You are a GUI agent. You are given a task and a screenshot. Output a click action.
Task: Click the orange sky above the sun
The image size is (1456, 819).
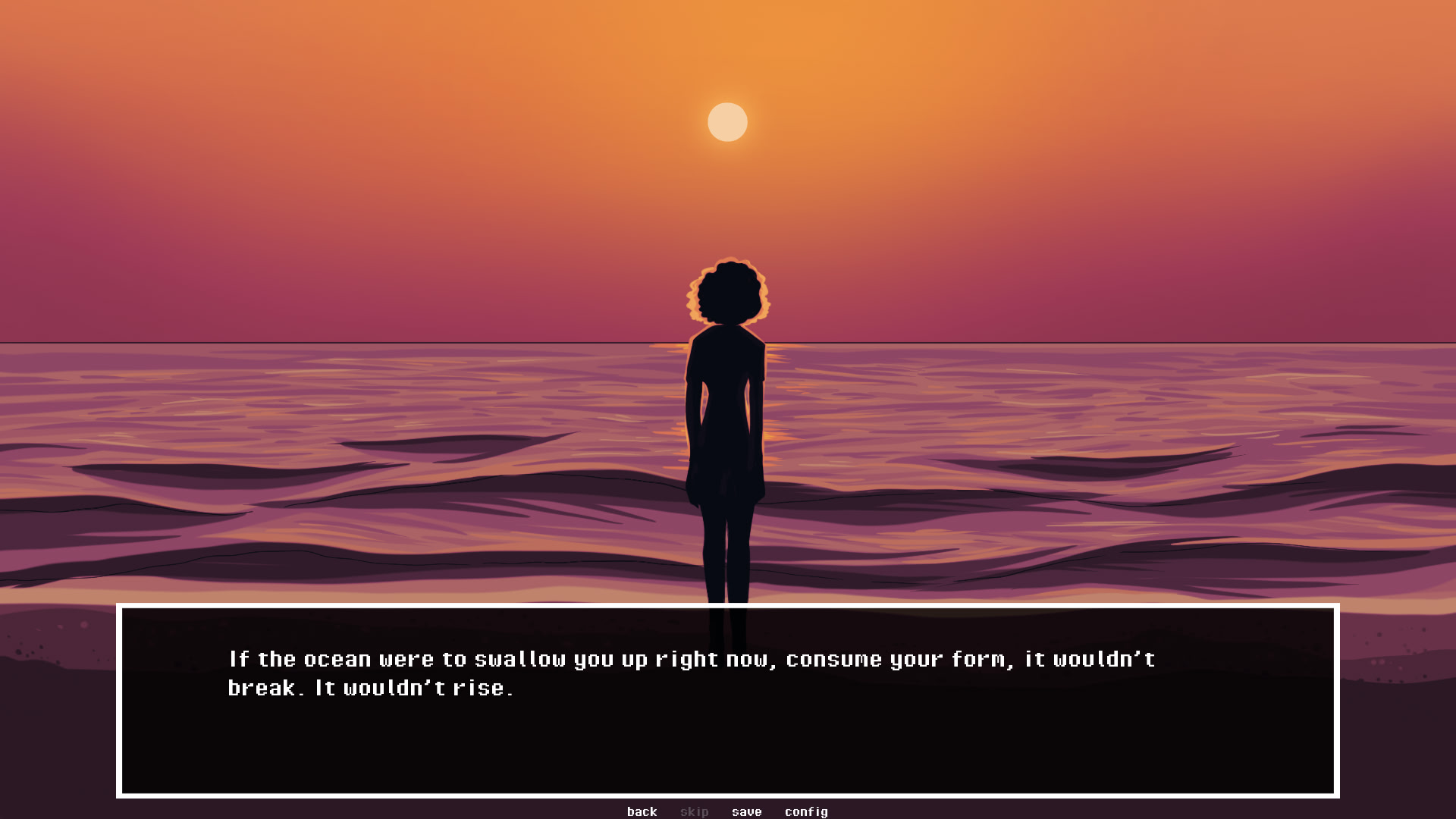point(728,45)
